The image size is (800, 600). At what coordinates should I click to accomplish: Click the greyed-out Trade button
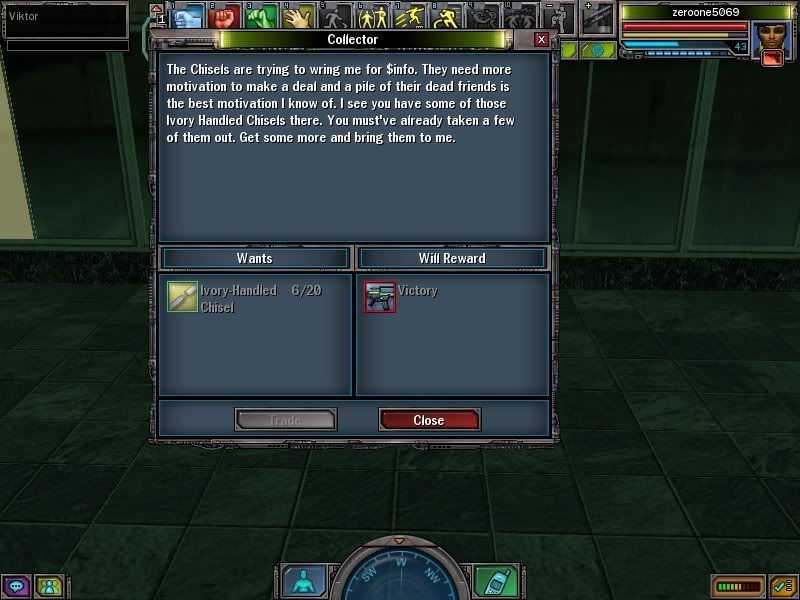(285, 420)
